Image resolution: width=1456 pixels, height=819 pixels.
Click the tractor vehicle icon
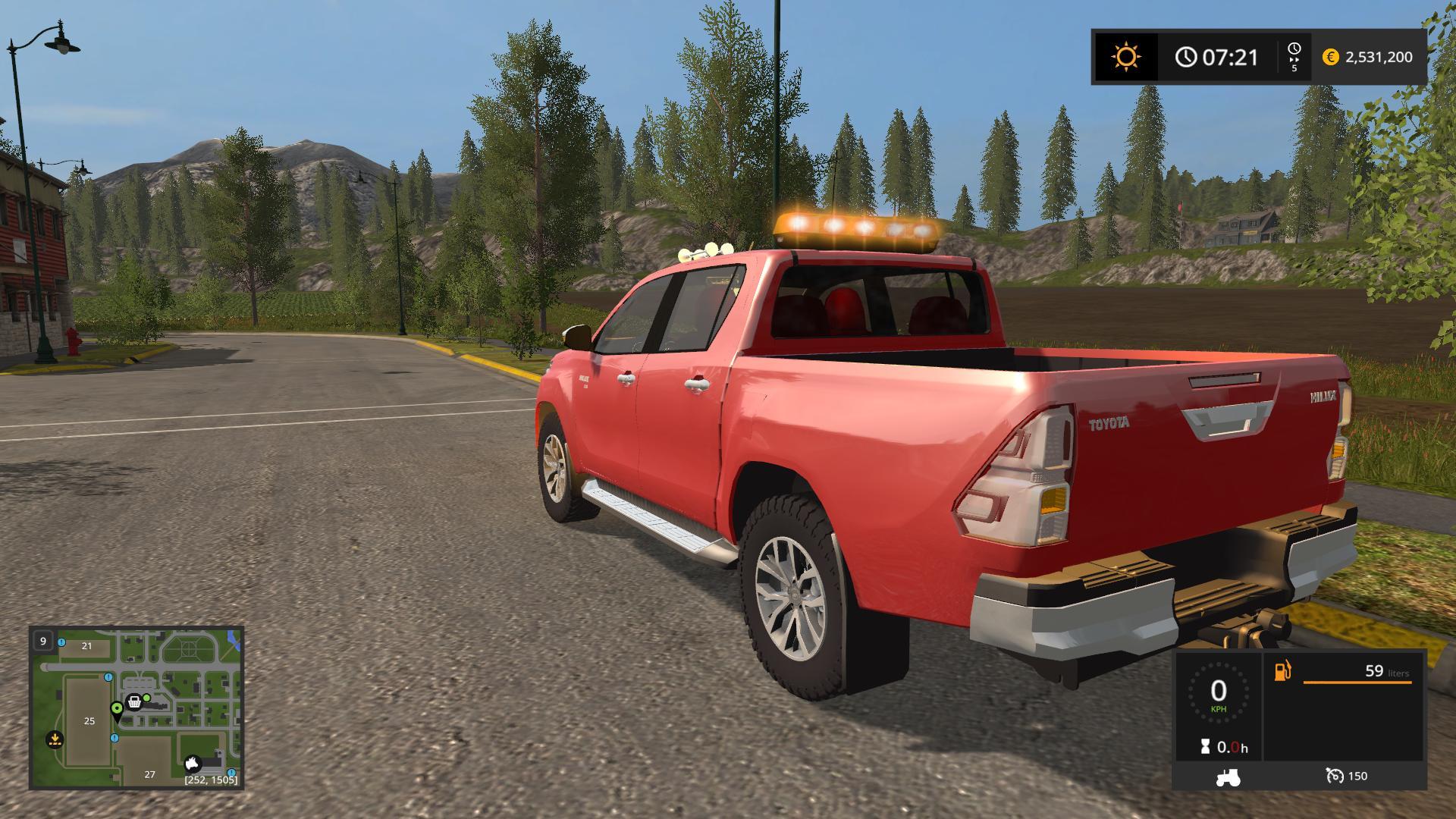[x=1228, y=777]
